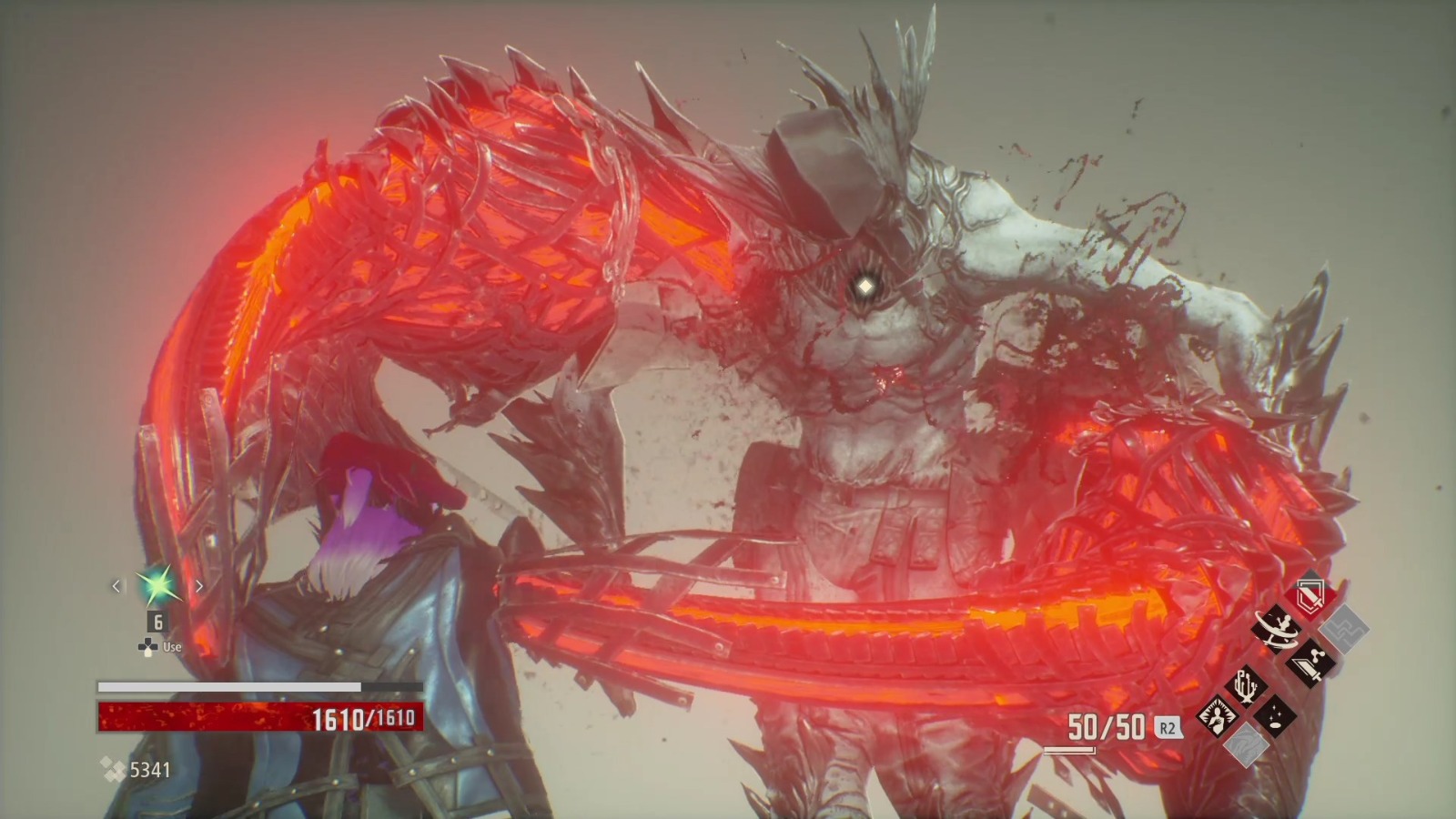This screenshot has height=819, width=1456.
Task: Click left arrow to cycle previous item
Action: point(116,587)
